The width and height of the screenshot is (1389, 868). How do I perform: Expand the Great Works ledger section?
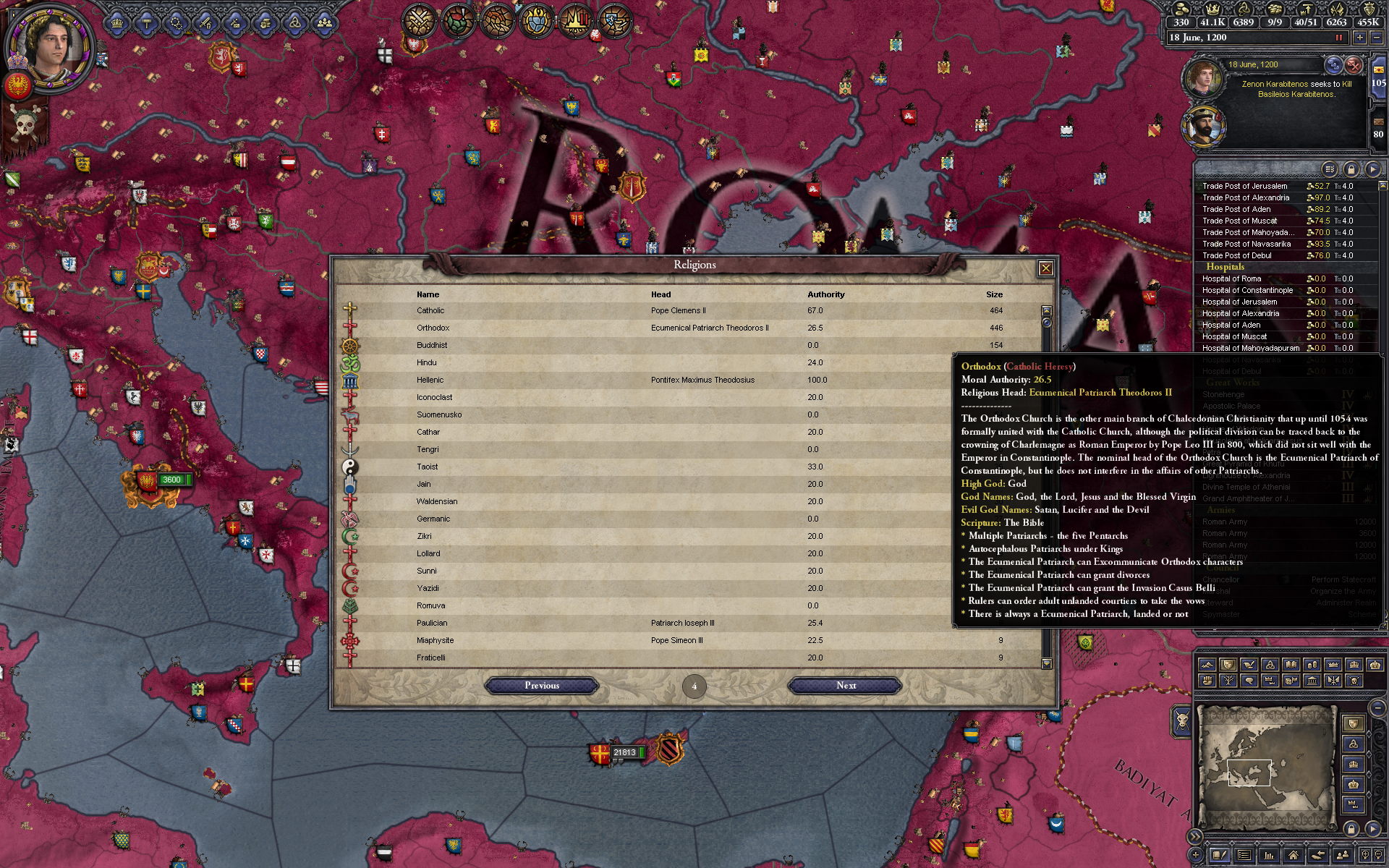click(1233, 383)
